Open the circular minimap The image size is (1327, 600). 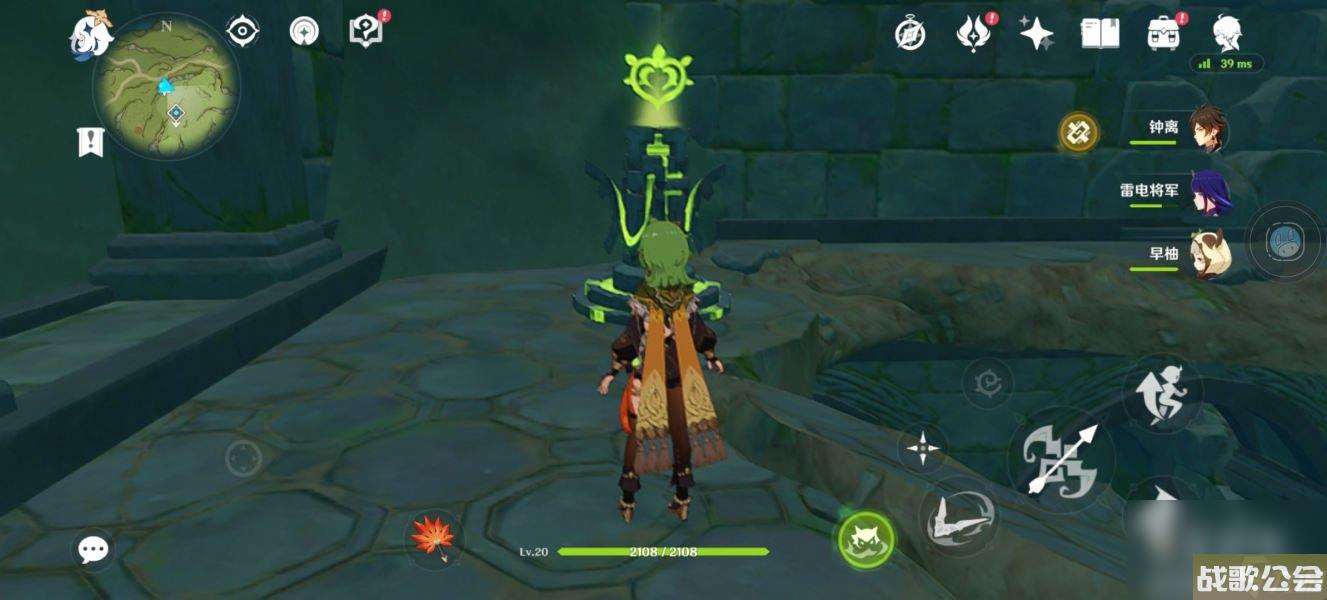pos(166,89)
